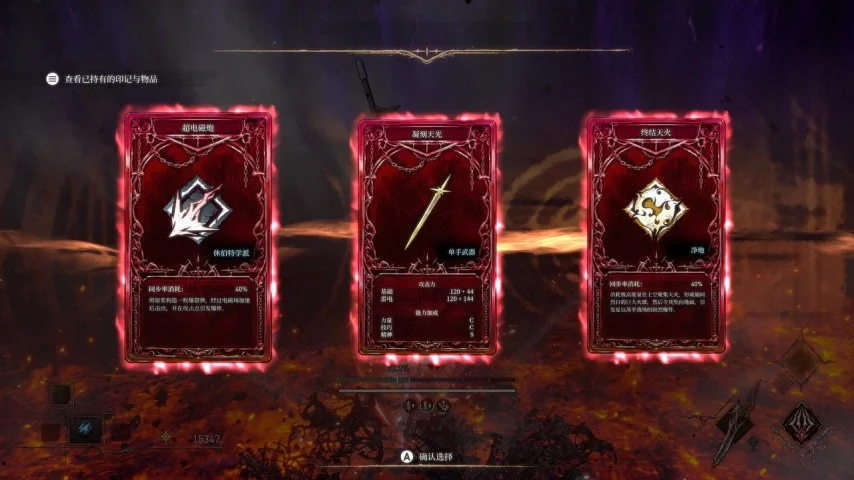Choose the 凝频天光 one-handed weapon card
The width and height of the screenshot is (854, 480).
pos(426,236)
